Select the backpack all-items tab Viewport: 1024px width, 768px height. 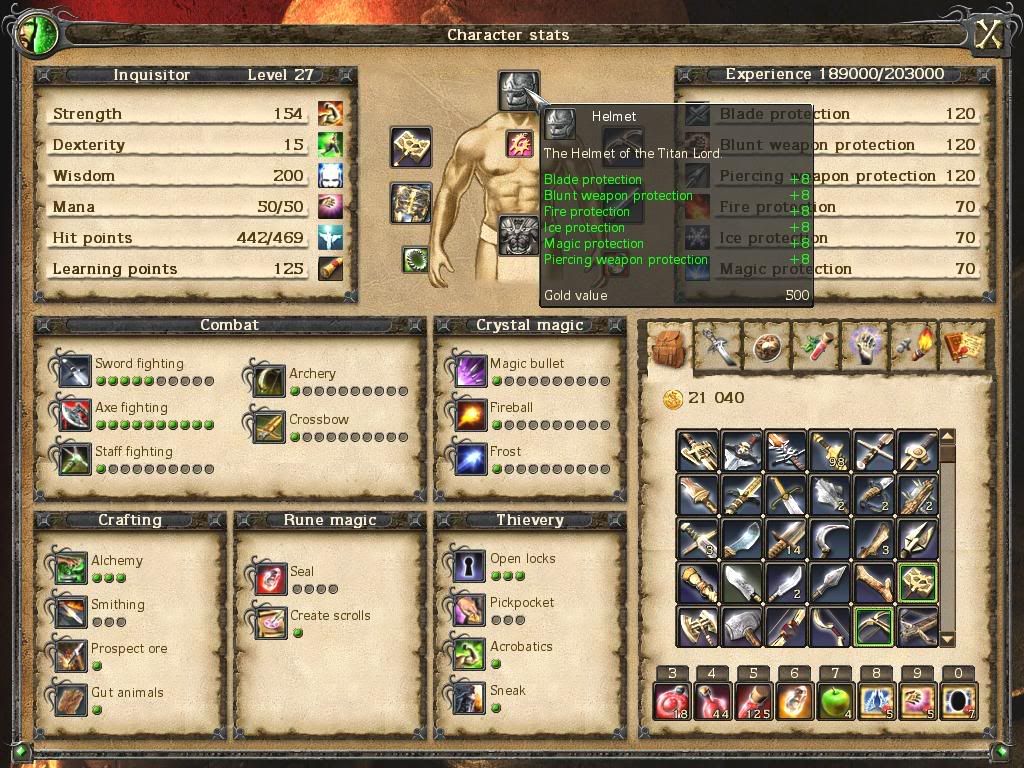pyautogui.click(x=667, y=347)
